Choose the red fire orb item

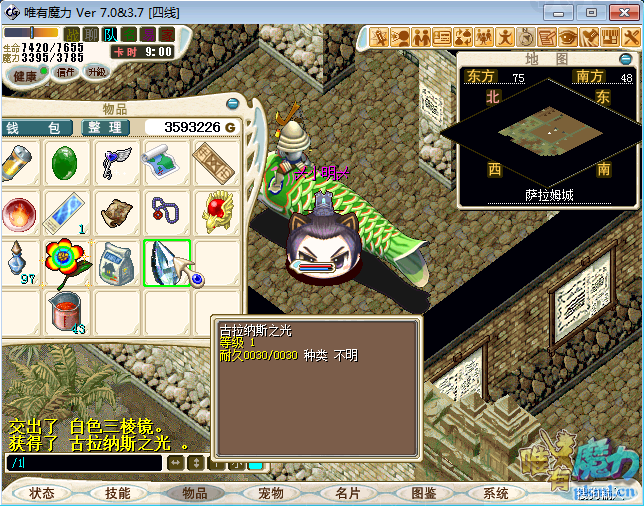[18, 212]
